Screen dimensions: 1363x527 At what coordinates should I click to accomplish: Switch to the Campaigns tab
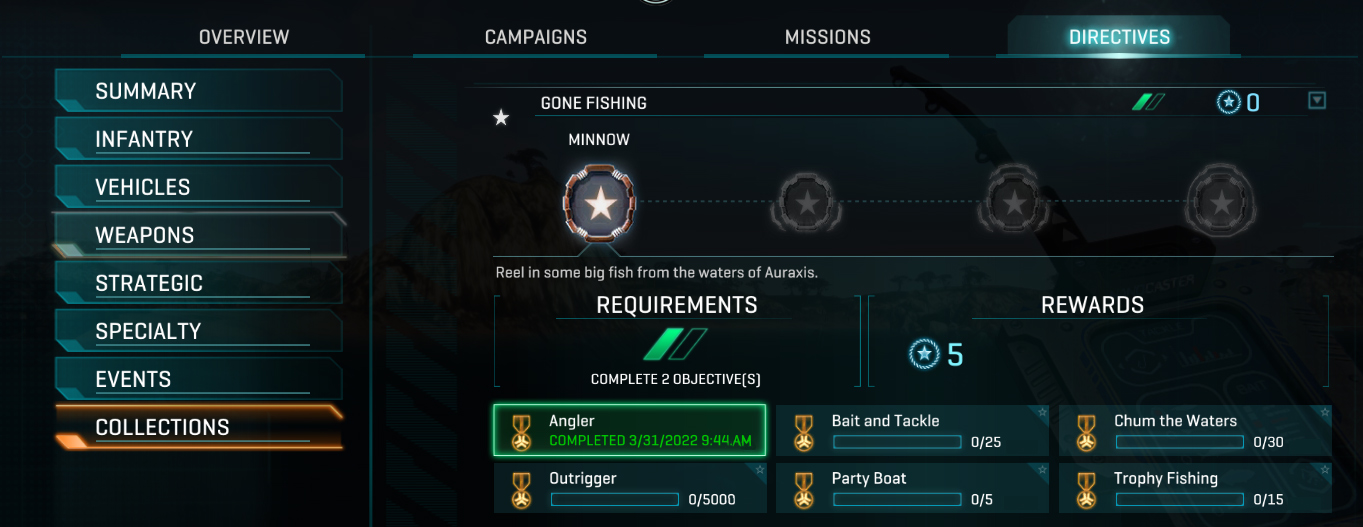535,37
